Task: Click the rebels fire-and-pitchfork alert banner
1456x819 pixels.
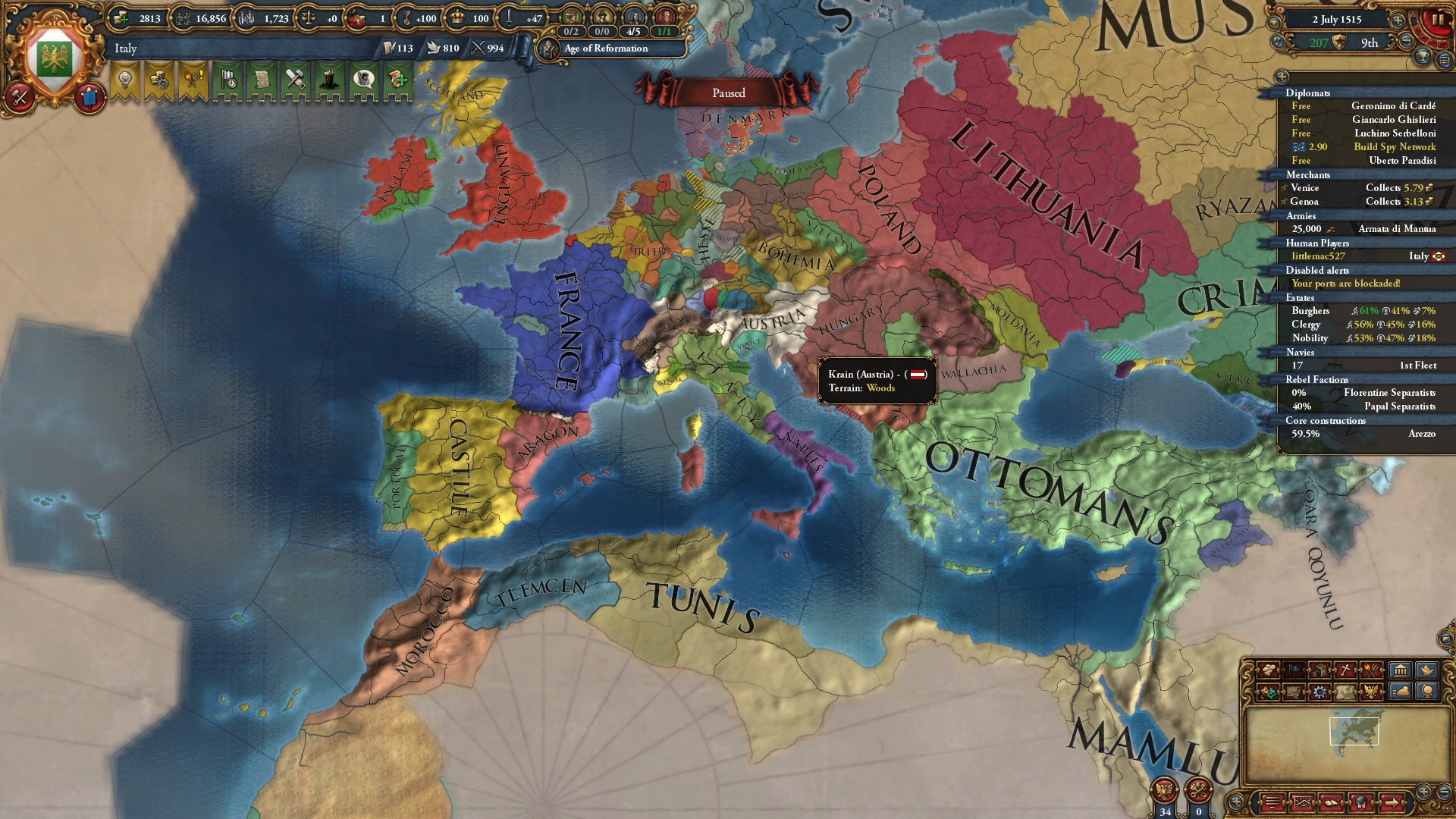Action: (x=191, y=80)
